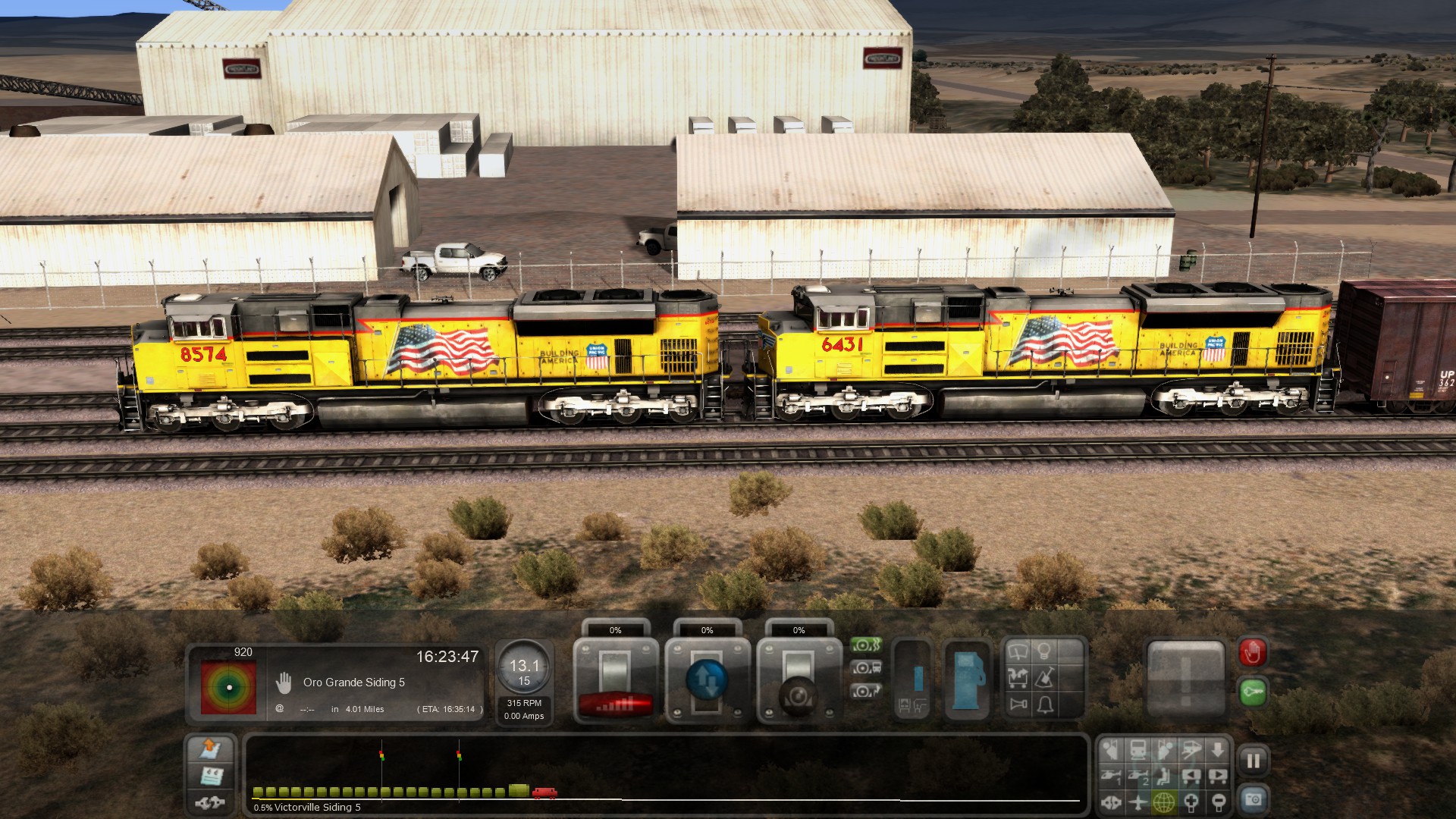Select the free camera airplane view

click(1137, 802)
